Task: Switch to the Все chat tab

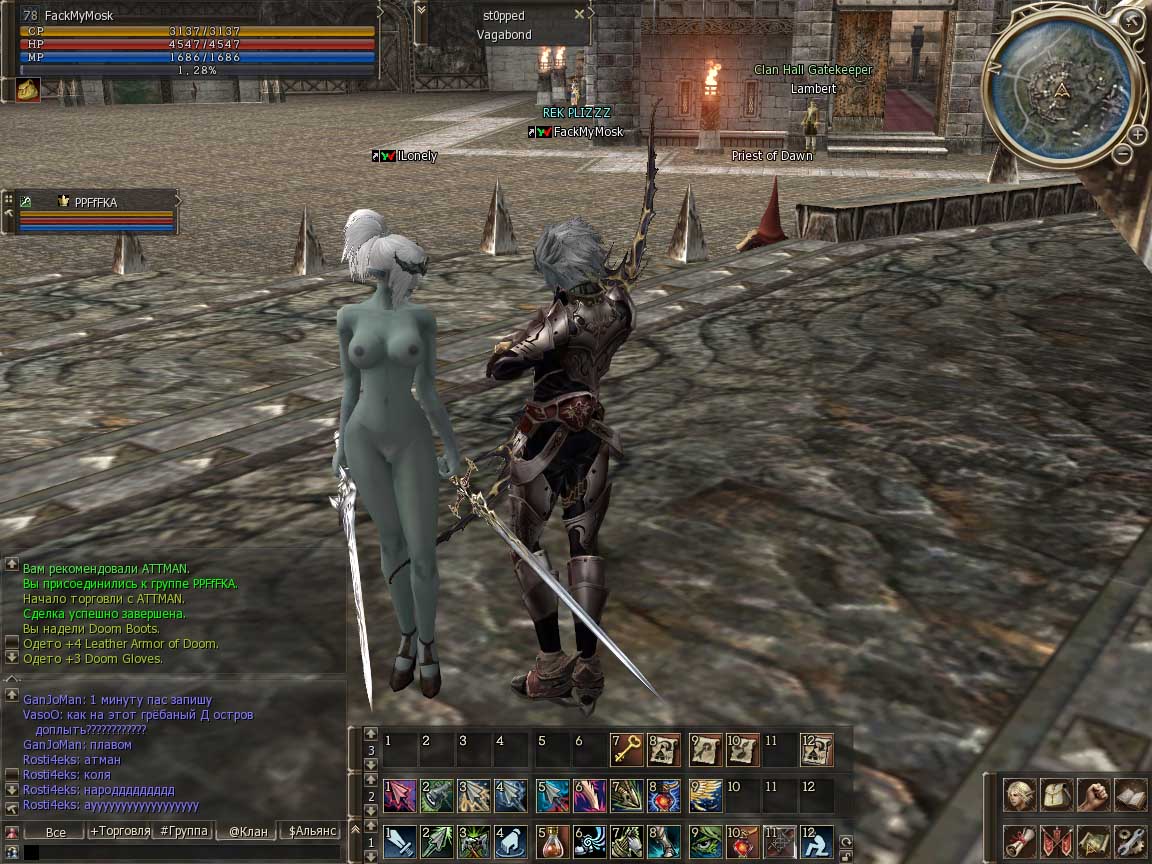Action: [56, 831]
